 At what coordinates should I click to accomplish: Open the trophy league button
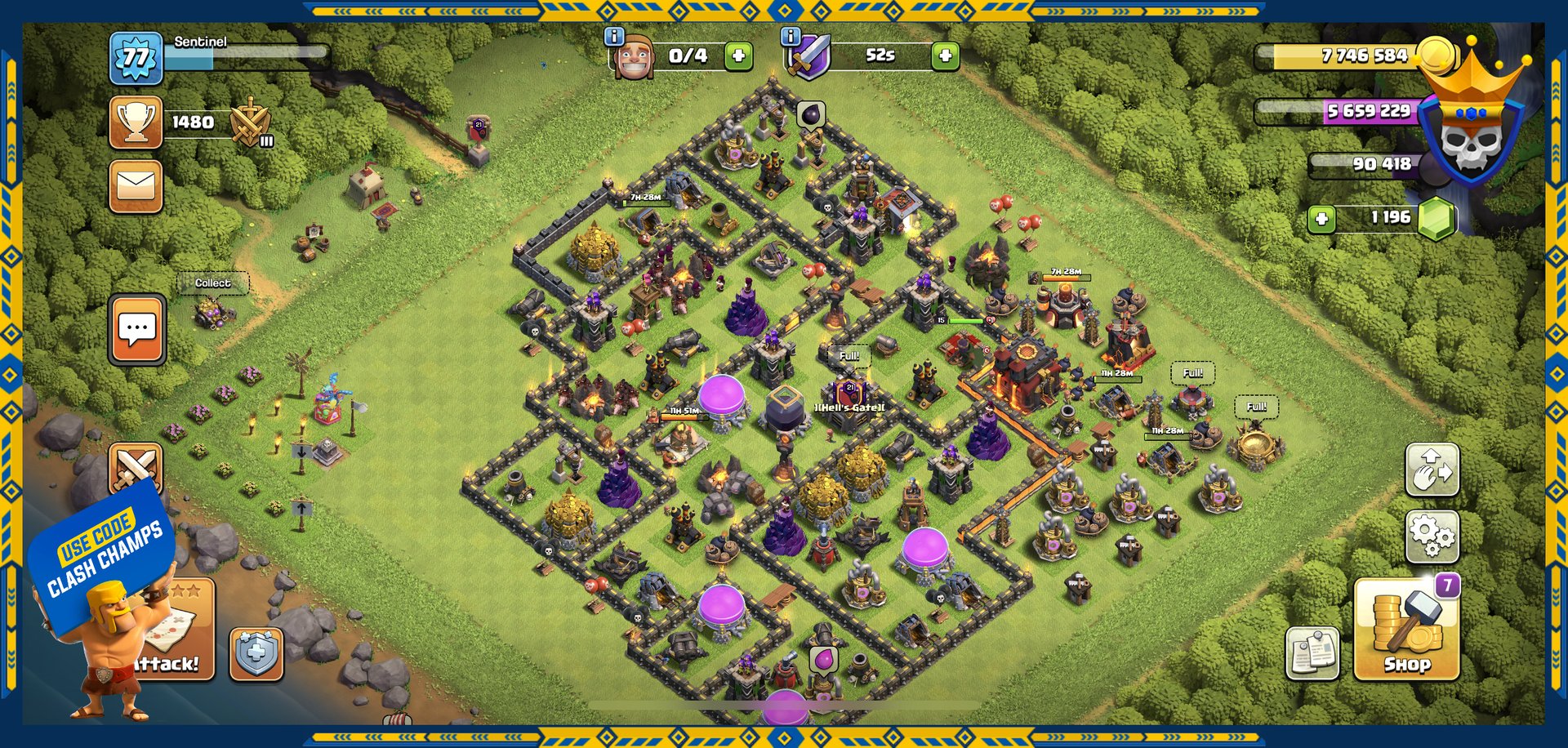coord(136,122)
